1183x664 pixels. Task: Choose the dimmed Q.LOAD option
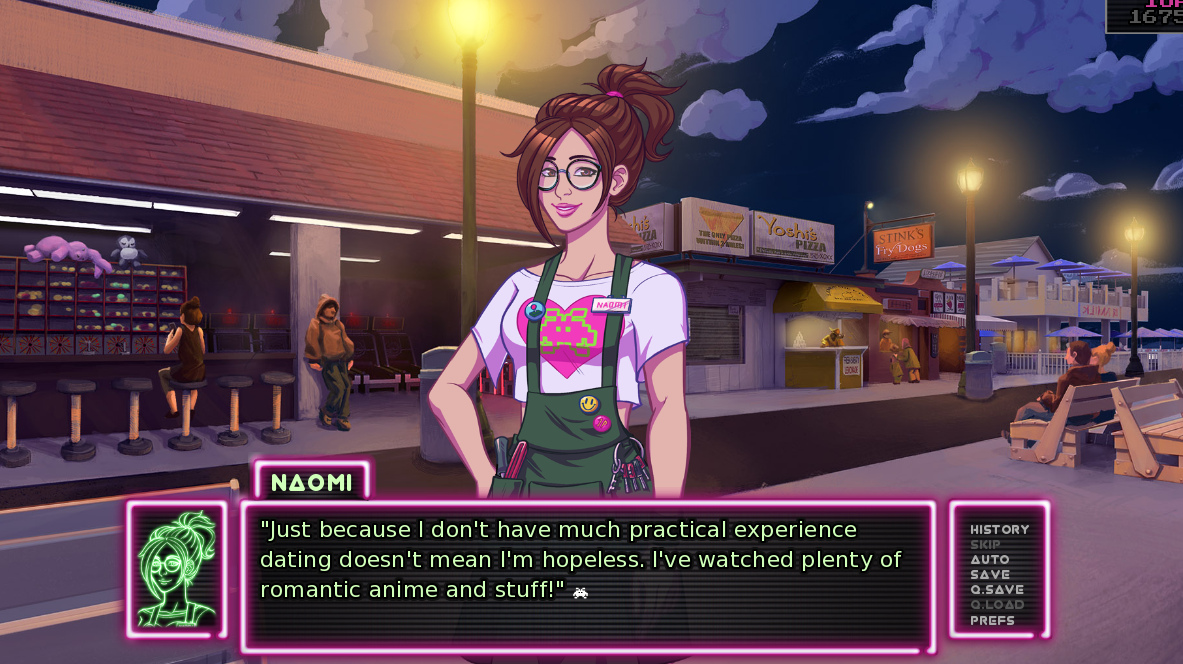pyautogui.click(x=996, y=605)
